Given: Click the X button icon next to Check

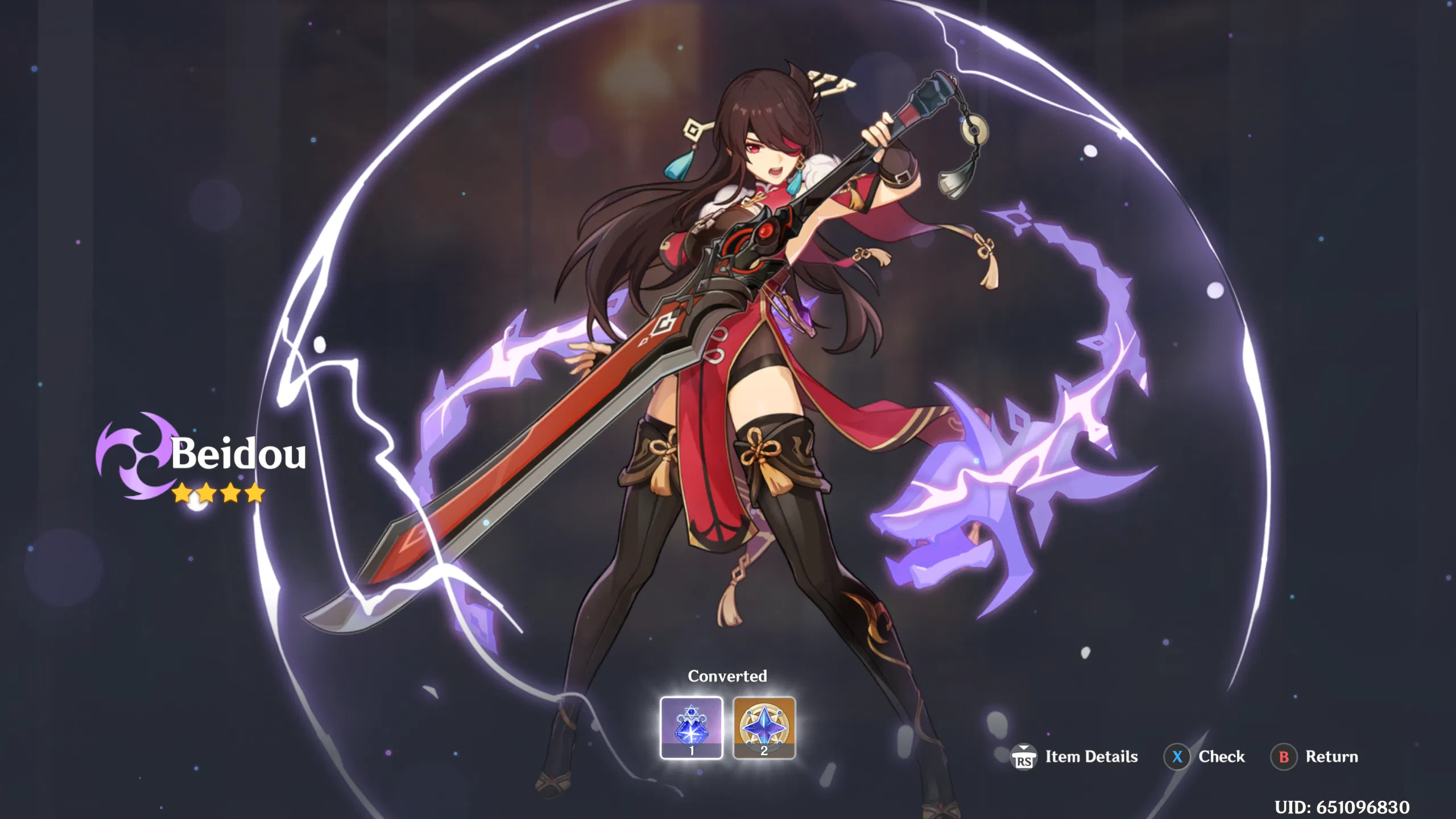Looking at the screenshot, I should click(1177, 757).
